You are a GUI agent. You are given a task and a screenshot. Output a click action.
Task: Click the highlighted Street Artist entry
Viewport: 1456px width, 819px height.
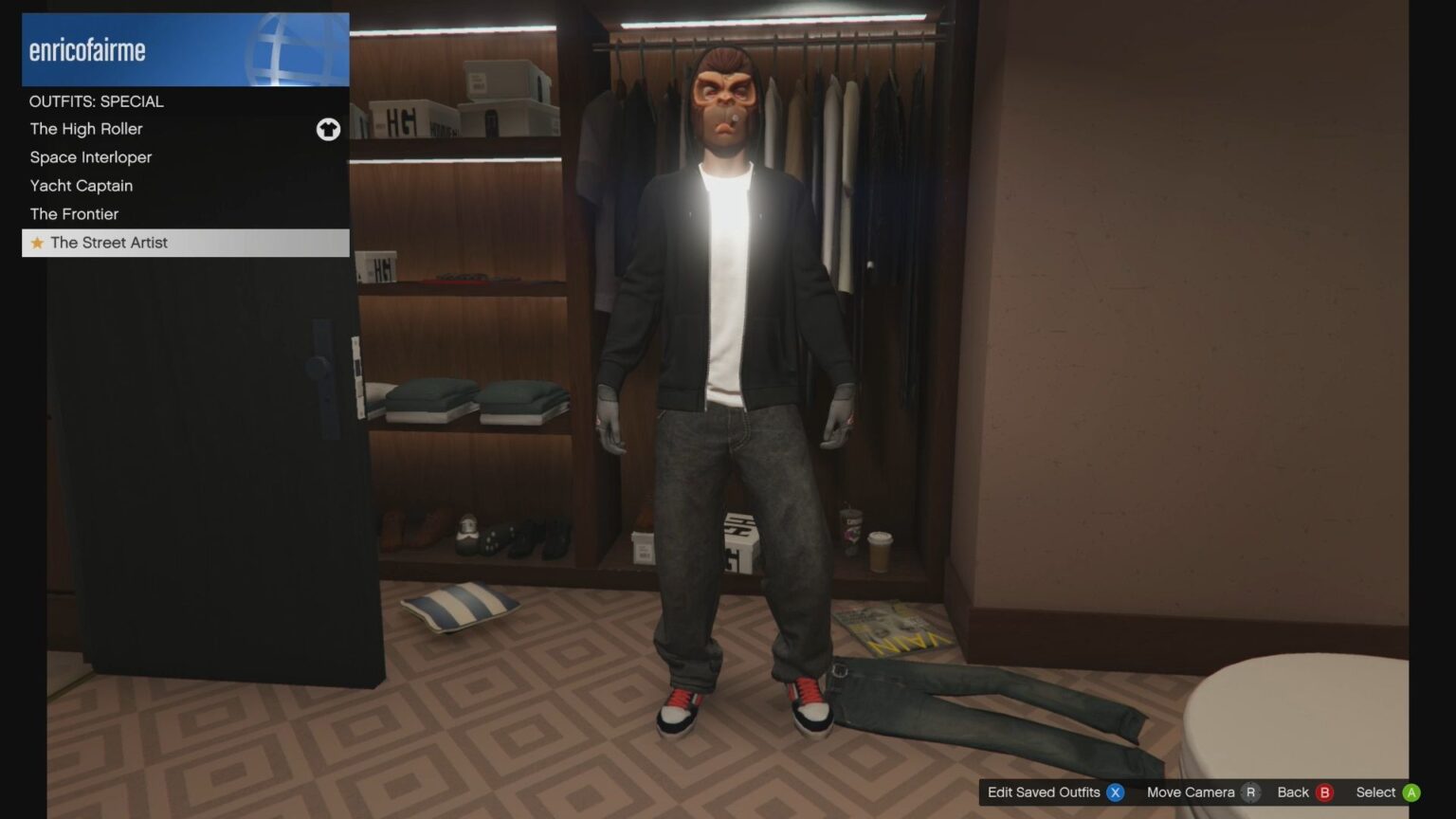click(109, 243)
